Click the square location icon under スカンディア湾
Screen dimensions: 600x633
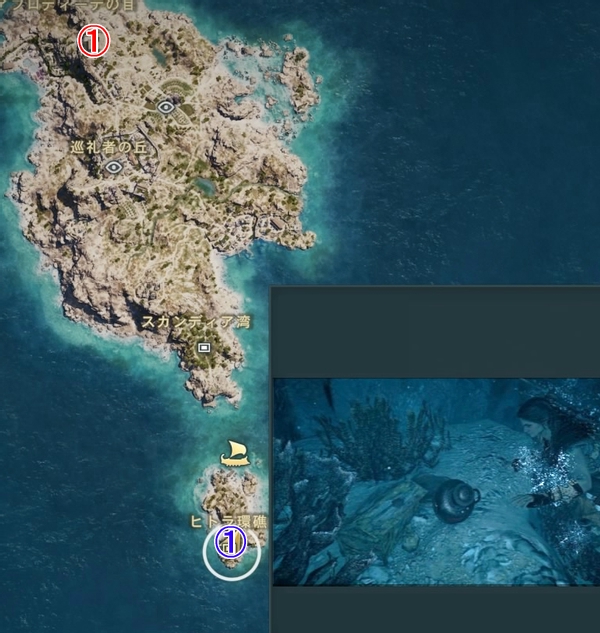204,347
